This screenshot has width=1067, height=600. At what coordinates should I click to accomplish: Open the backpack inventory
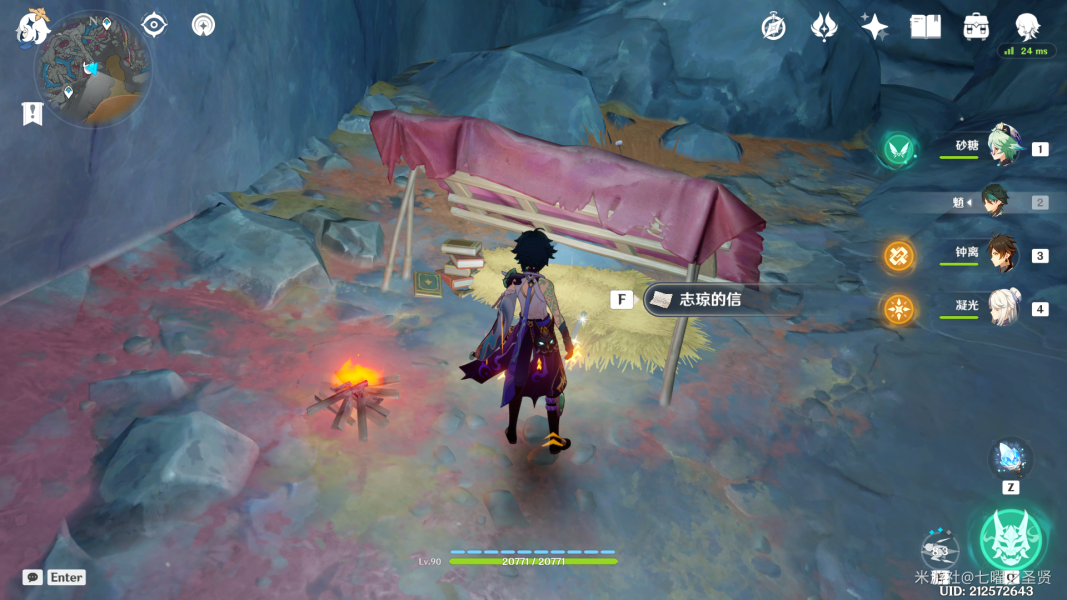coord(976,27)
